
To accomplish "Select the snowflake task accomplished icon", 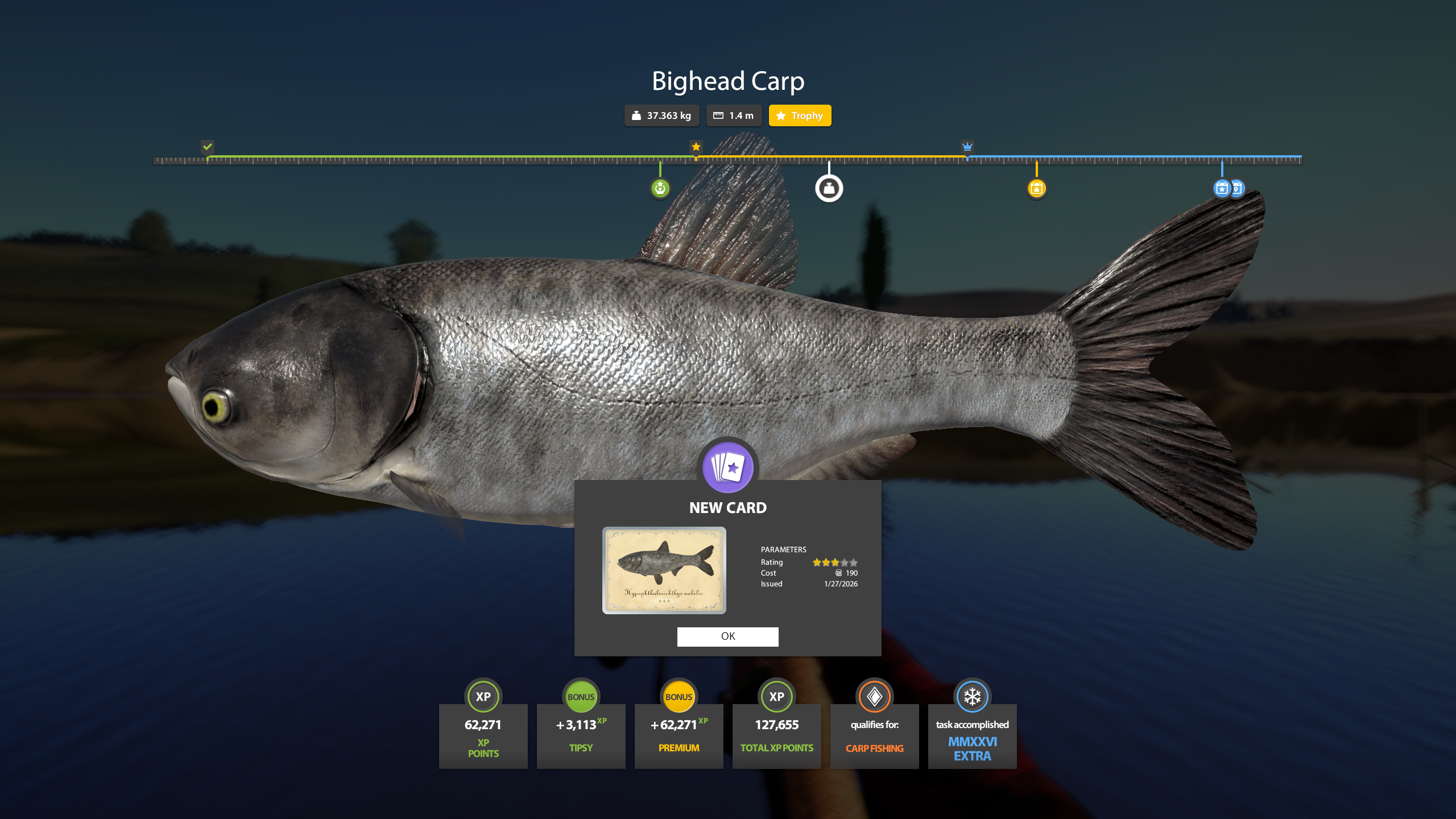I will [x=972, y=696].
